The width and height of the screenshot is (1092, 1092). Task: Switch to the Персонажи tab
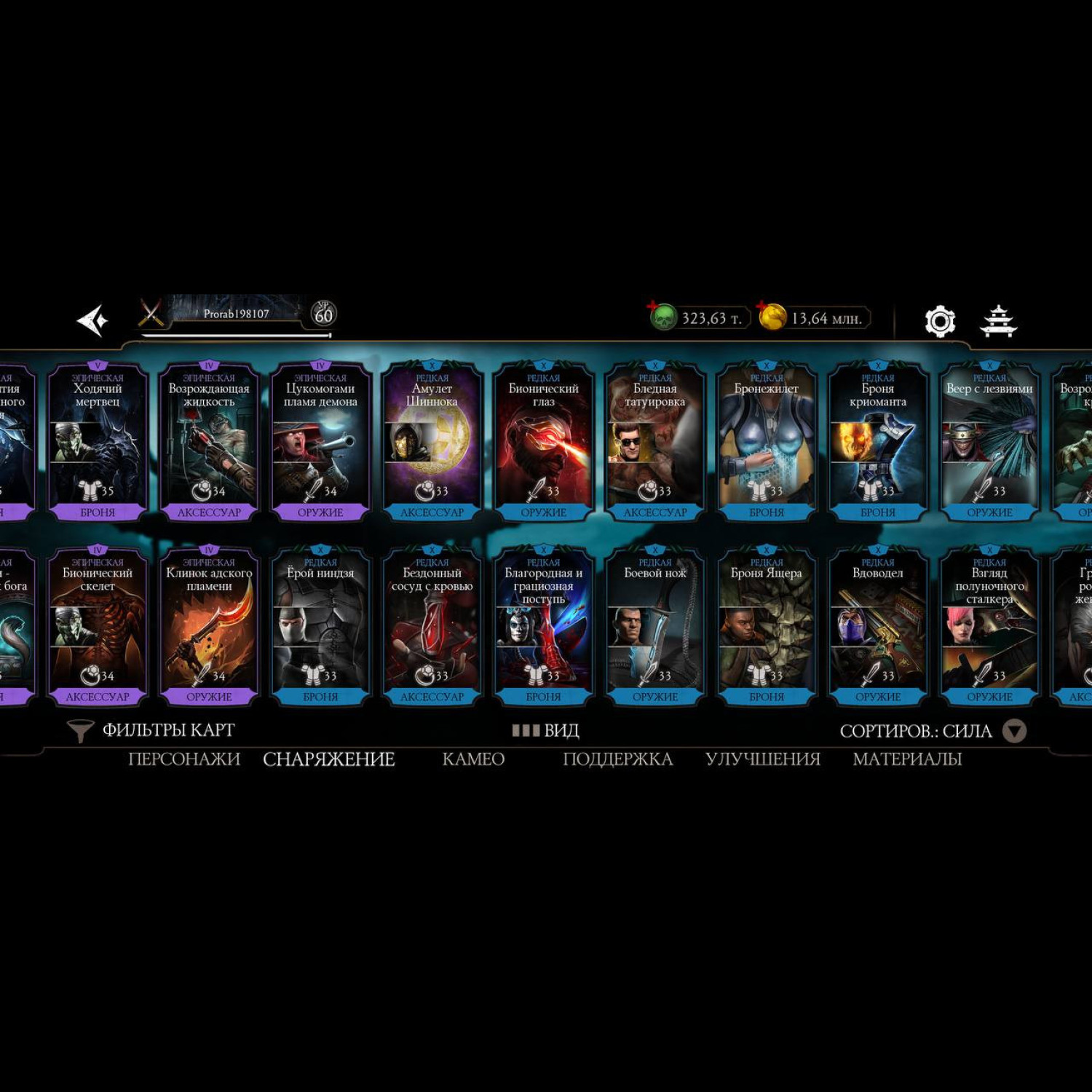[184, 759]
